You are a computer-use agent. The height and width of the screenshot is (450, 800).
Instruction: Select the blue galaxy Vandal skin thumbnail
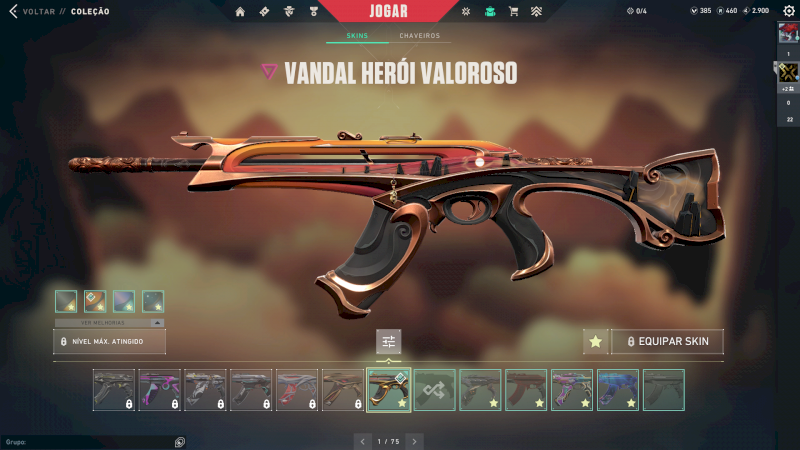618,390
